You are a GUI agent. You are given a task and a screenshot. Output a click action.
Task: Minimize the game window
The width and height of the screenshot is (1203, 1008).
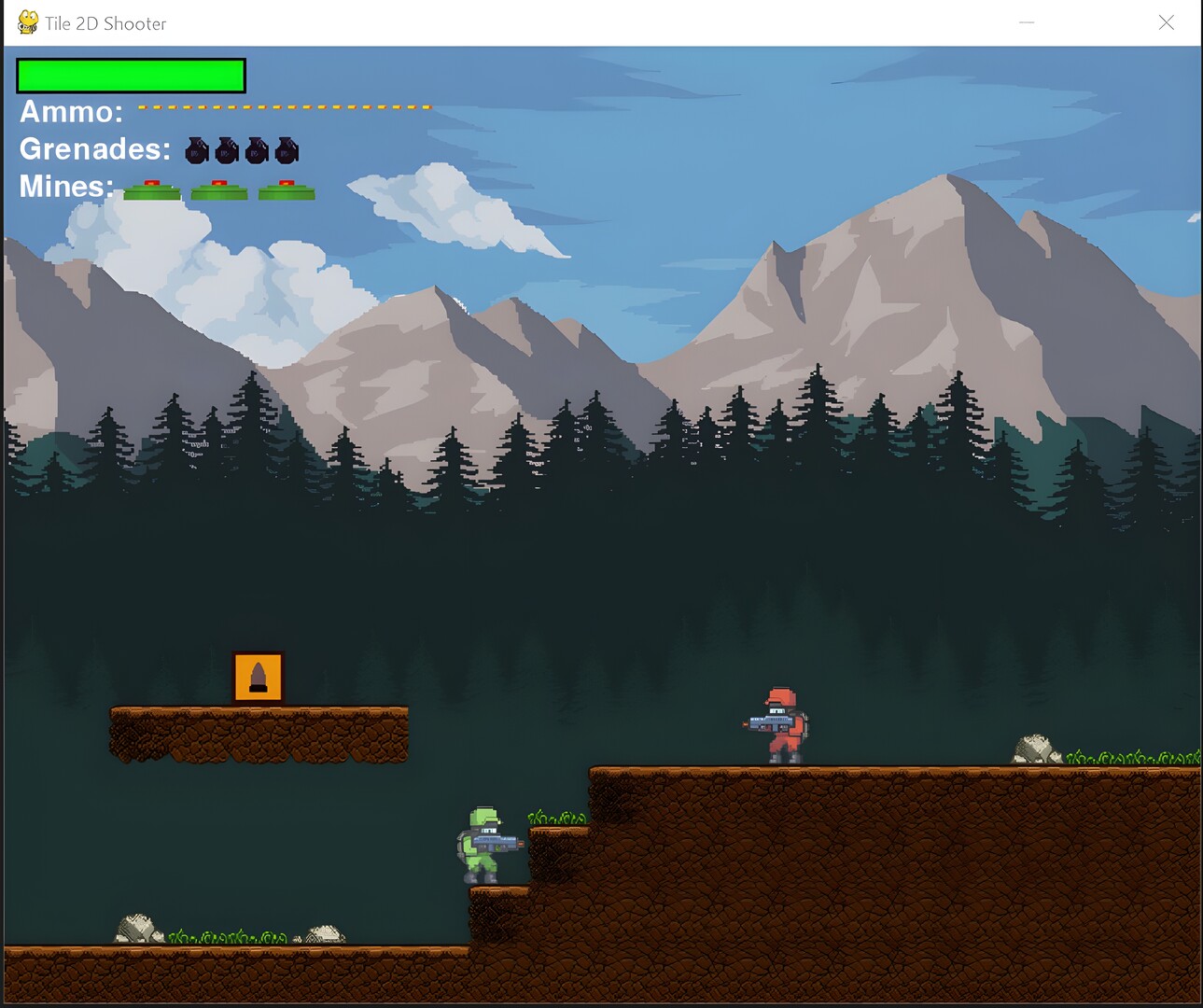1027,22
